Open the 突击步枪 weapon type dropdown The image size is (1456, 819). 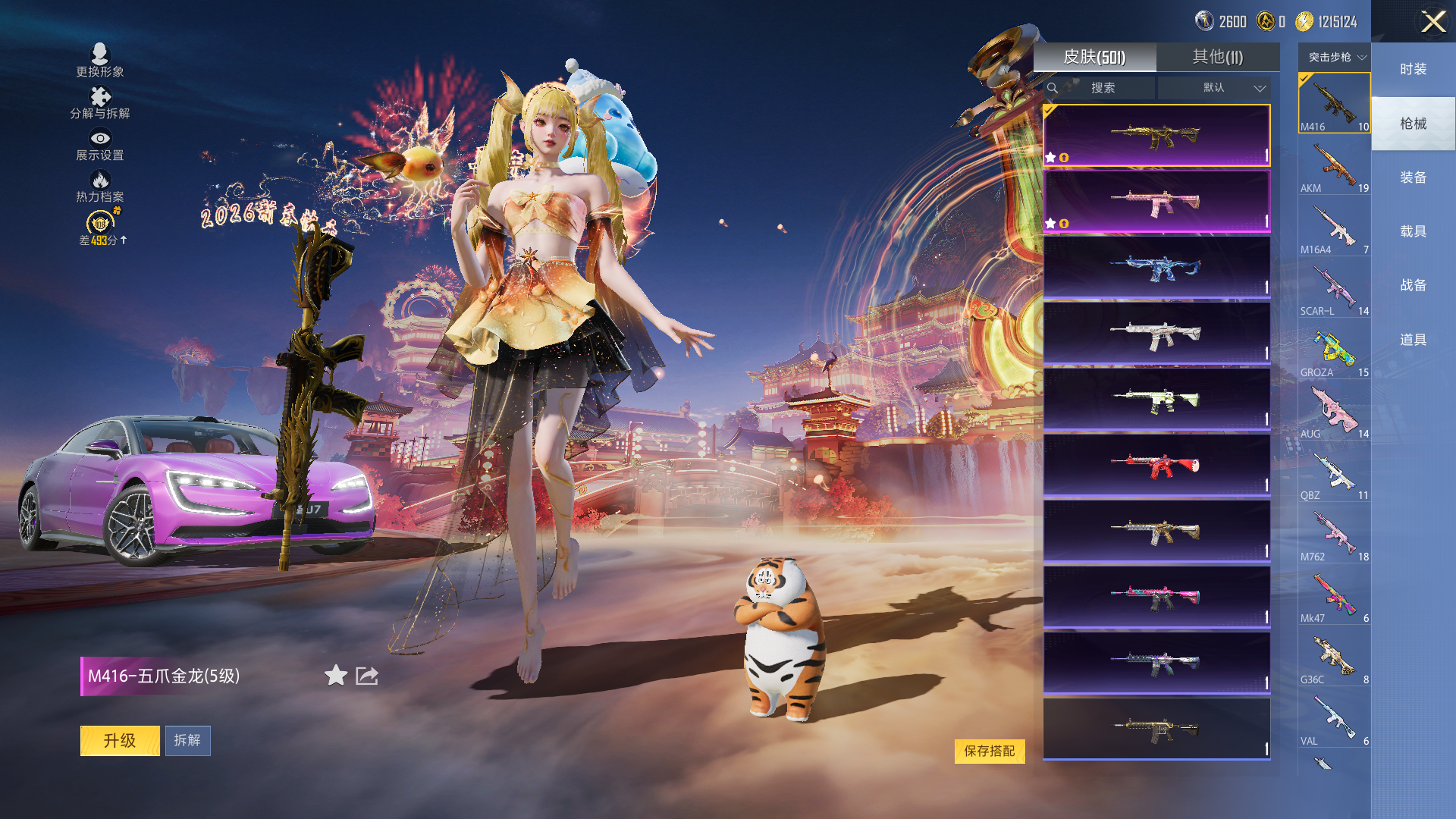point(1336,58)
